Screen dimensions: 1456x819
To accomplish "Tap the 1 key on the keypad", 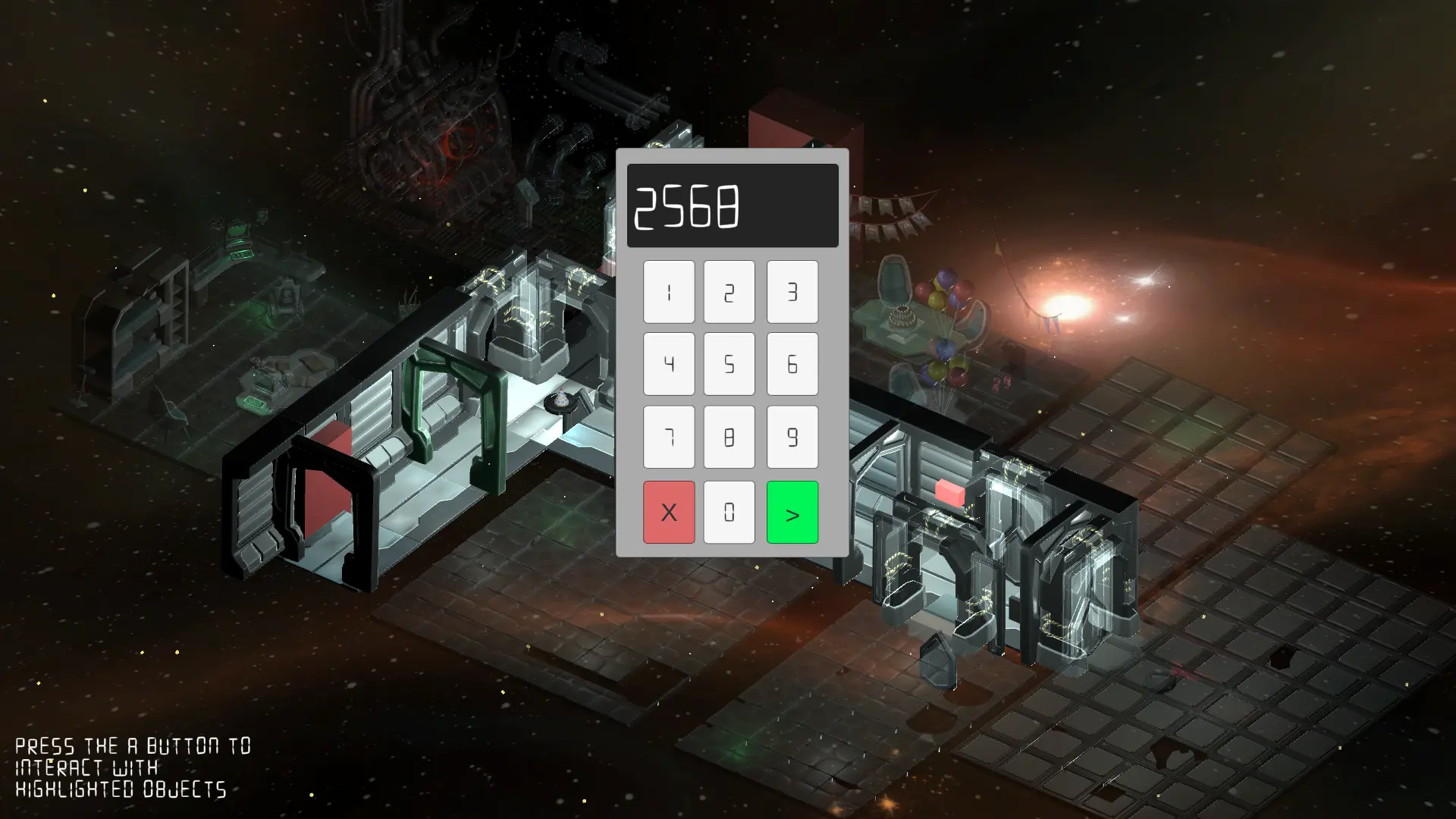I will click(669, 292).
